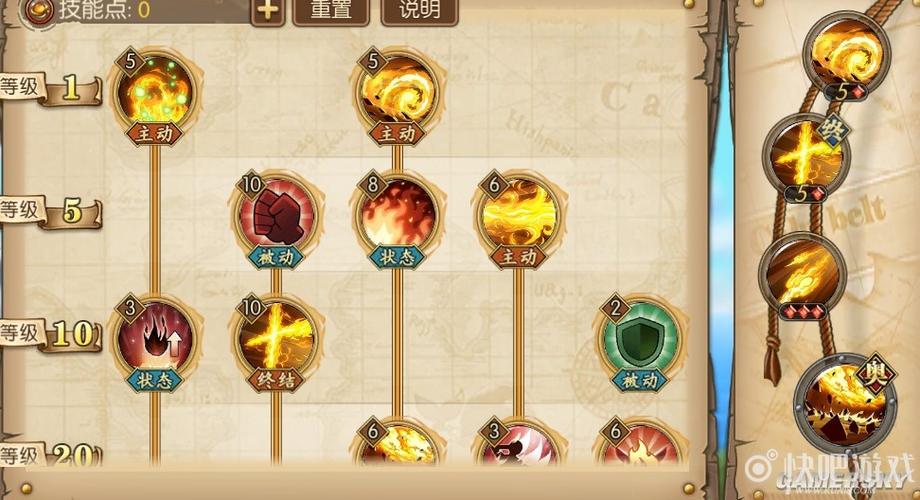Pick the red flames 状态 skill
This screenshot has height=500, width=920.
pyautogui.click(x=397, y=214)
